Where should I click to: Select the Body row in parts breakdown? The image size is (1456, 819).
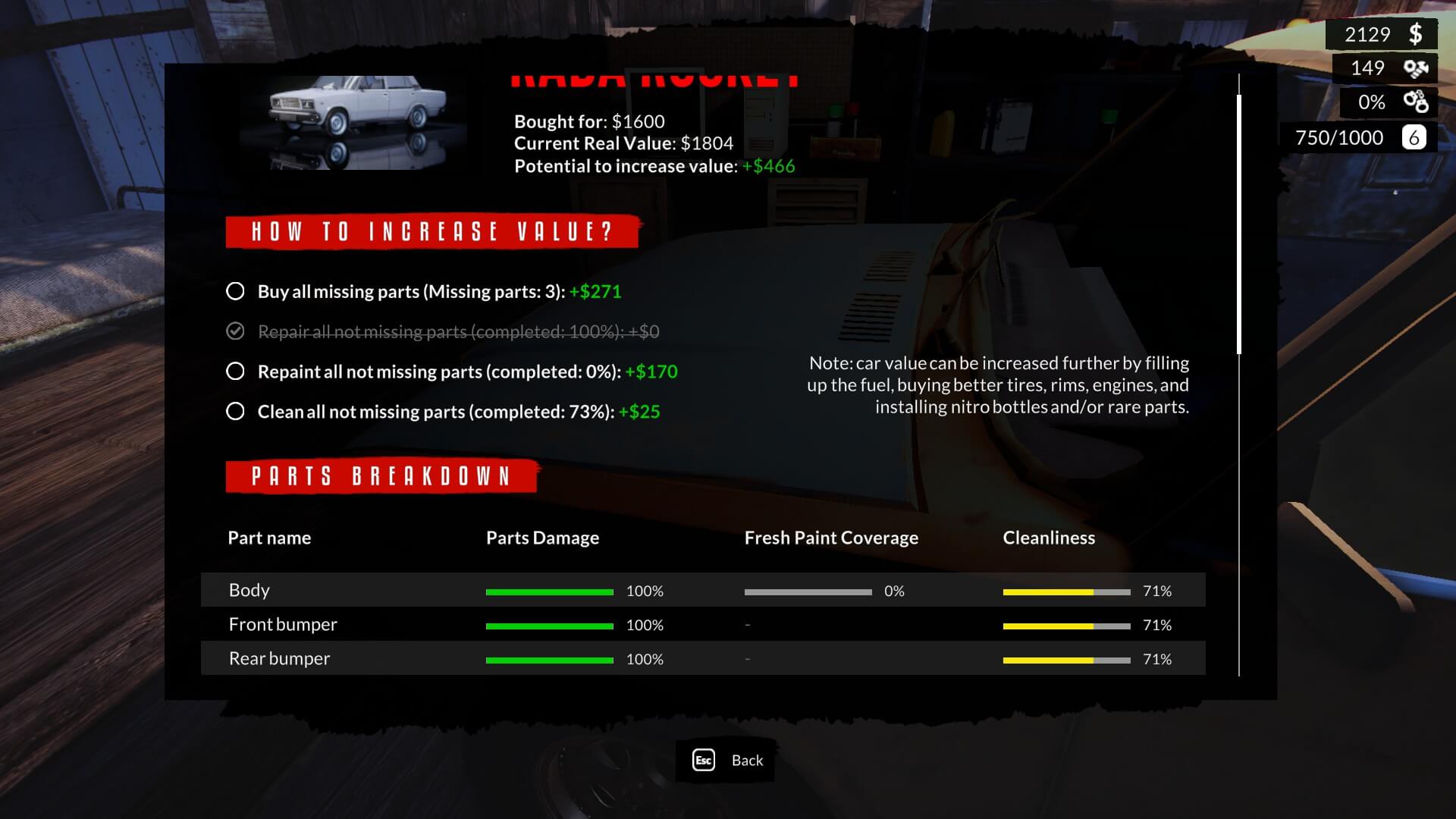(702, 590)
